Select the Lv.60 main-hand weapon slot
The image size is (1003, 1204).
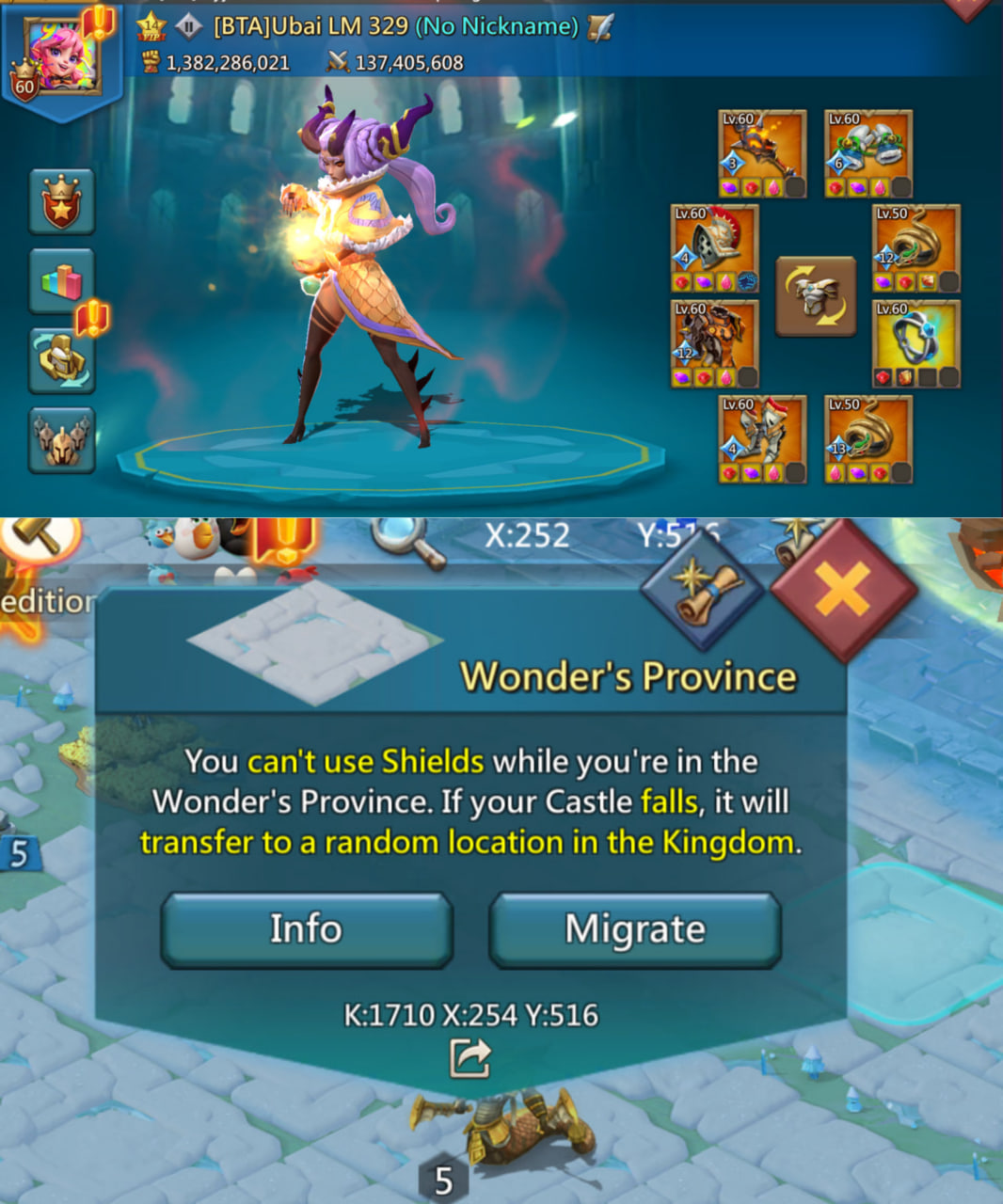pos(762,154)
